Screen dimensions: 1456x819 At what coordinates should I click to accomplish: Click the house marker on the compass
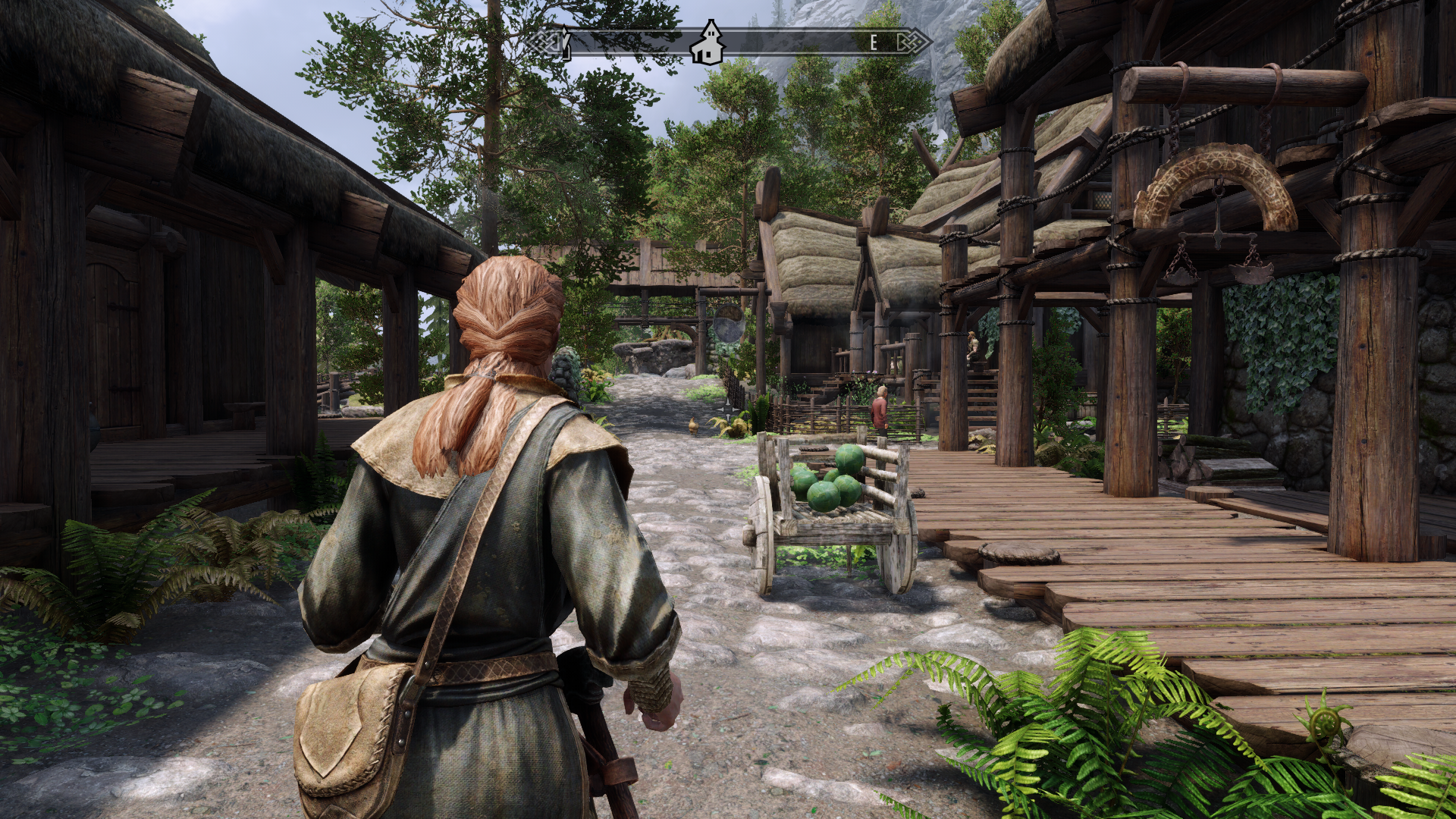(x=708, y=42)
